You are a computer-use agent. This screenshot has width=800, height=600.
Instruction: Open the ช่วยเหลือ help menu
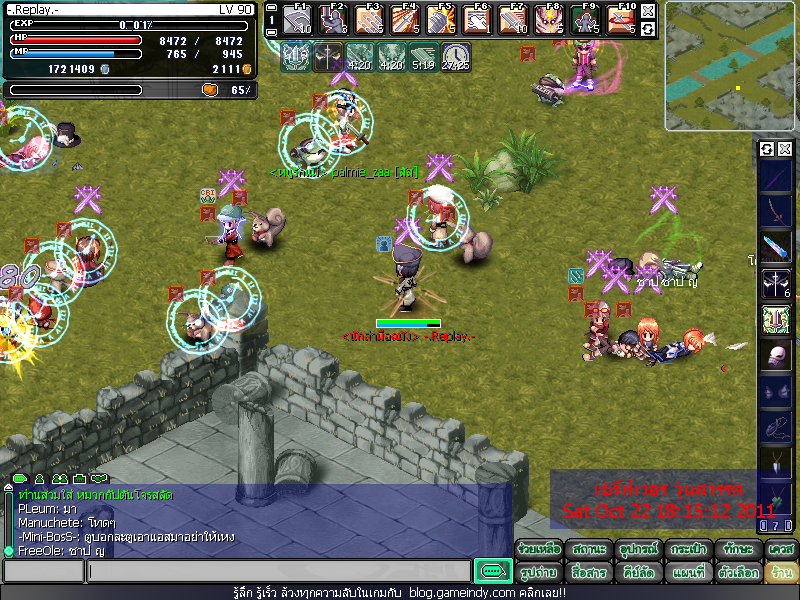click(539, 550)
